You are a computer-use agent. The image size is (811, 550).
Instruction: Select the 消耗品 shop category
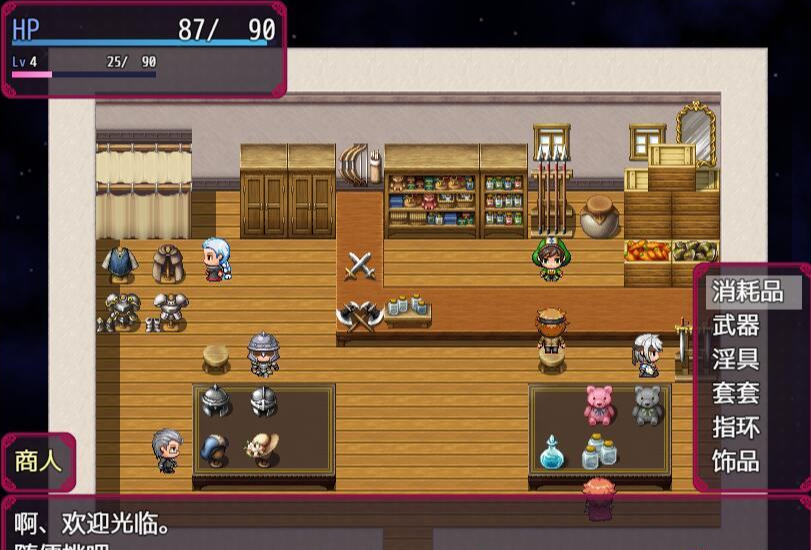click(x=746, y=291)
